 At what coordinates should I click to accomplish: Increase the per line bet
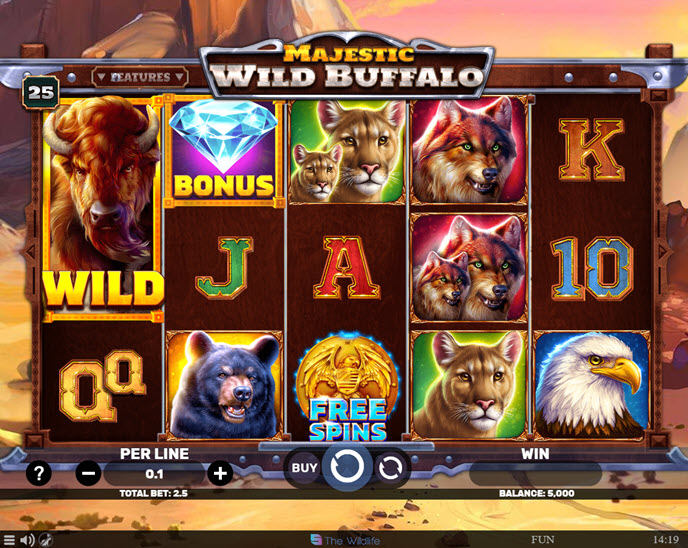coord(221,473)
